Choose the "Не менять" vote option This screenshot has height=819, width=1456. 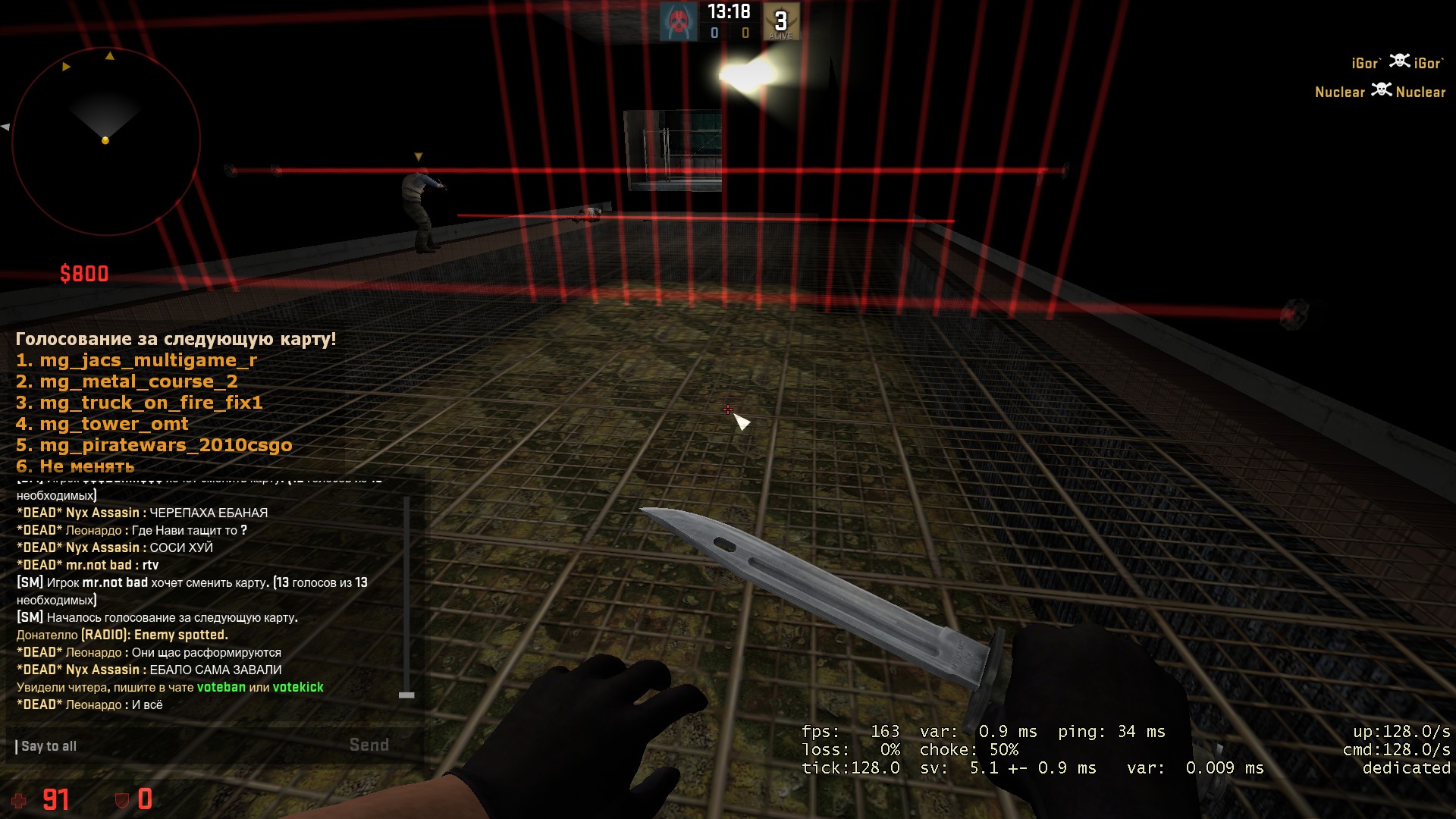coord(75,466)
